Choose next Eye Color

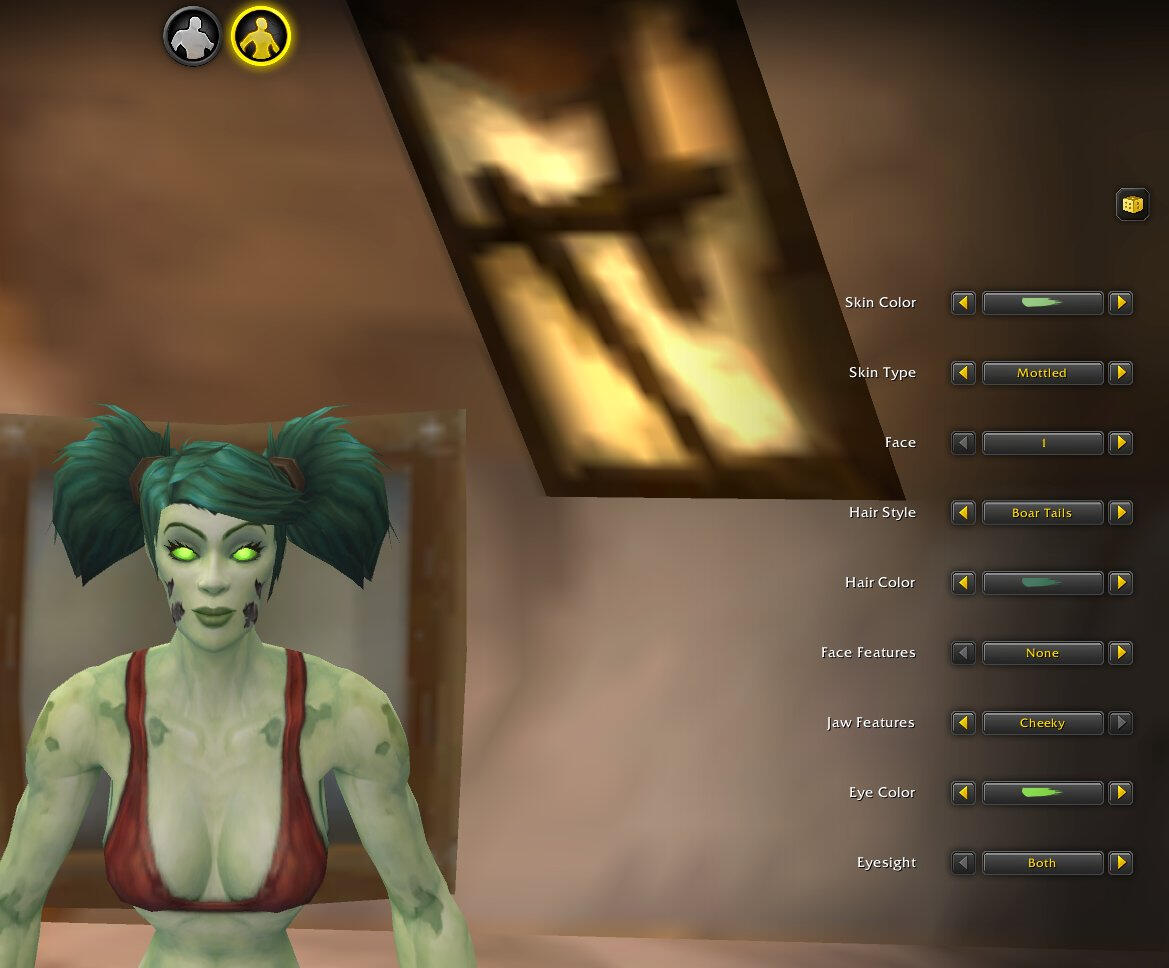click(1121, 793)
